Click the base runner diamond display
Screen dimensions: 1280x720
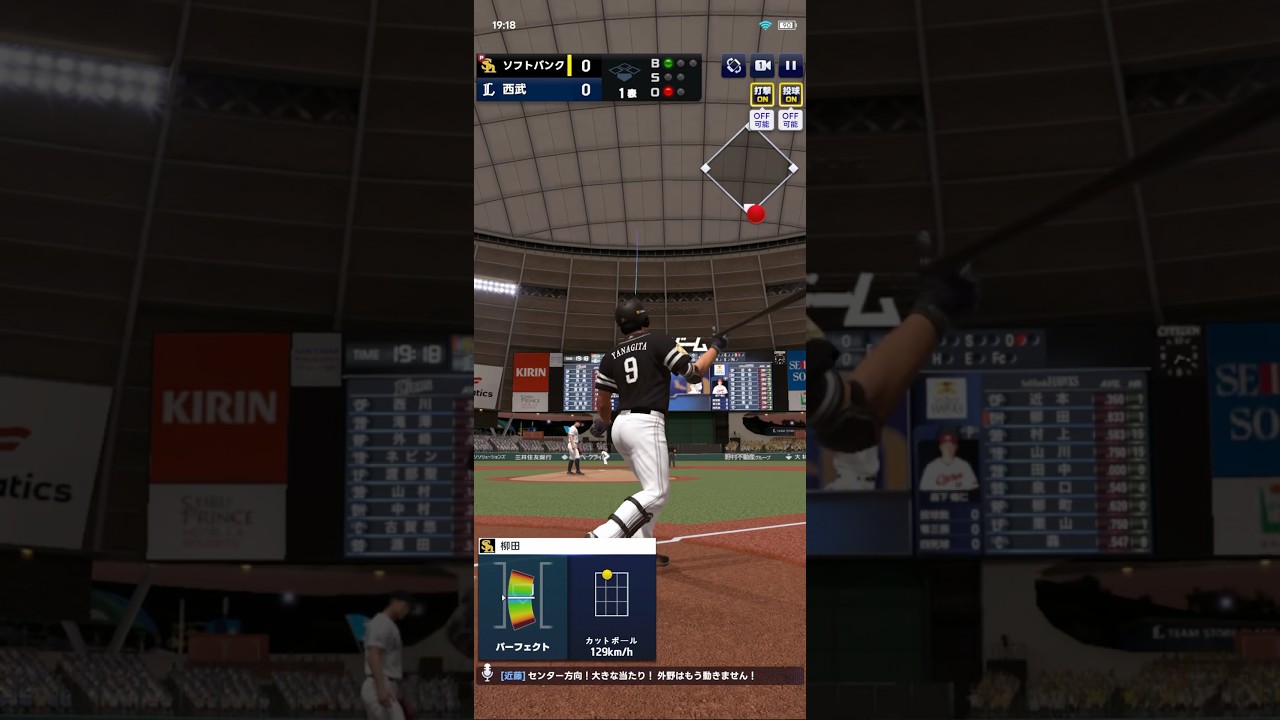pos(749,168)
